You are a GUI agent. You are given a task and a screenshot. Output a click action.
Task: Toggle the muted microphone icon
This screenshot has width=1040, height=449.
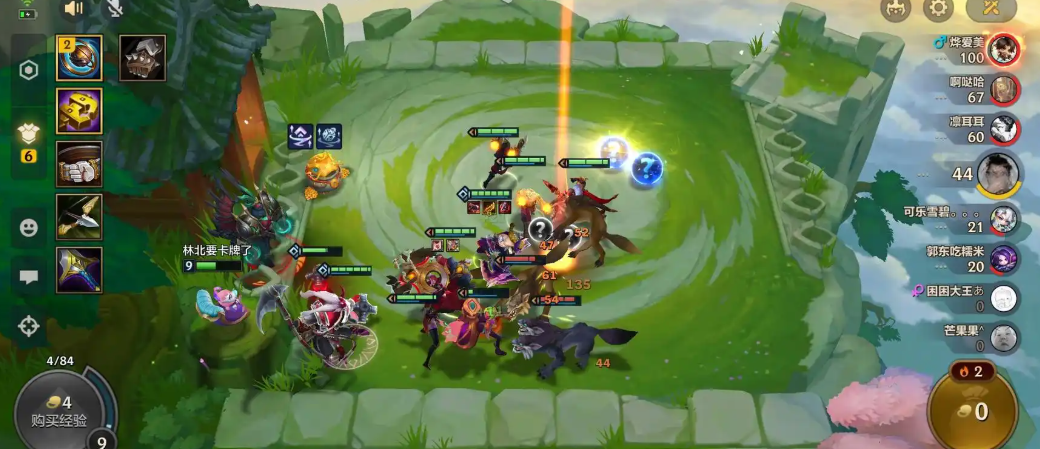(x=115, y=9)
